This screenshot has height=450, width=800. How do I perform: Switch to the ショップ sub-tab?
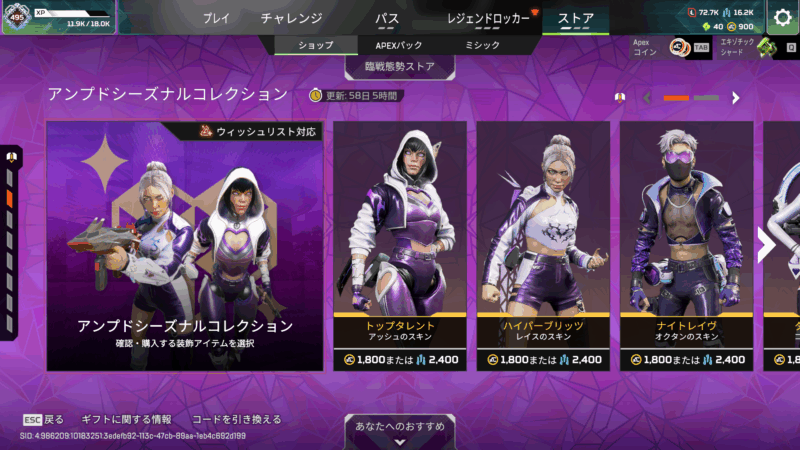pyautogui.click(x=316, y=45)
